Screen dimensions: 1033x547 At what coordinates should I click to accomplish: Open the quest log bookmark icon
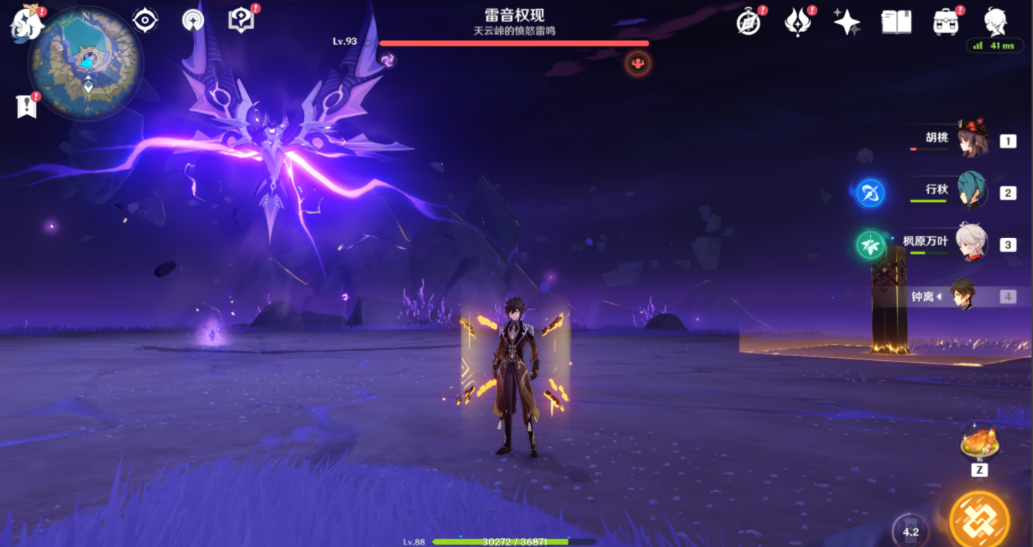tap(26, 105)
